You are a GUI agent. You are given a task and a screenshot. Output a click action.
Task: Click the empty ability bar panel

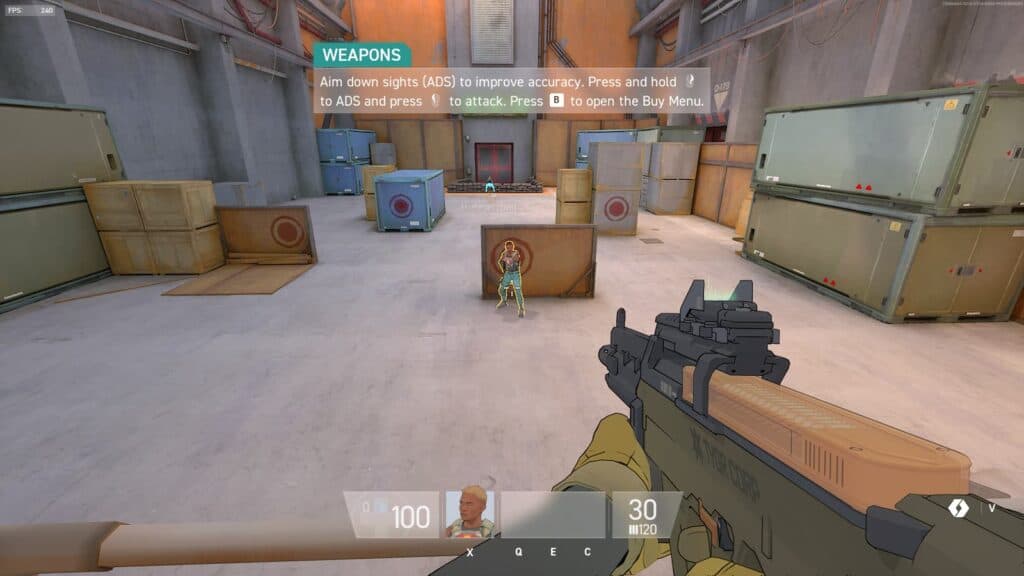click(553, 514)
